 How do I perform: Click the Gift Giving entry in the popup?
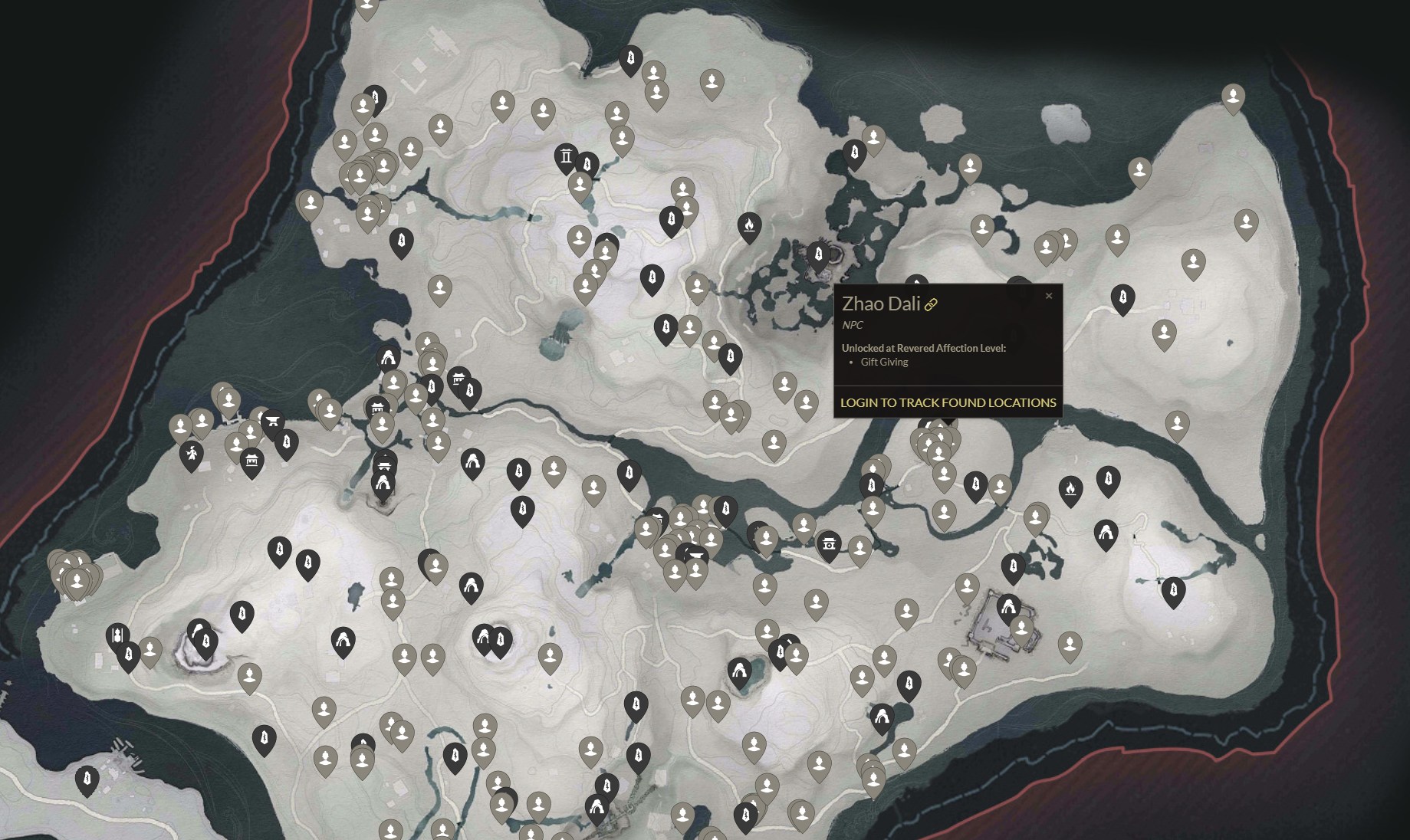(883, 362)
